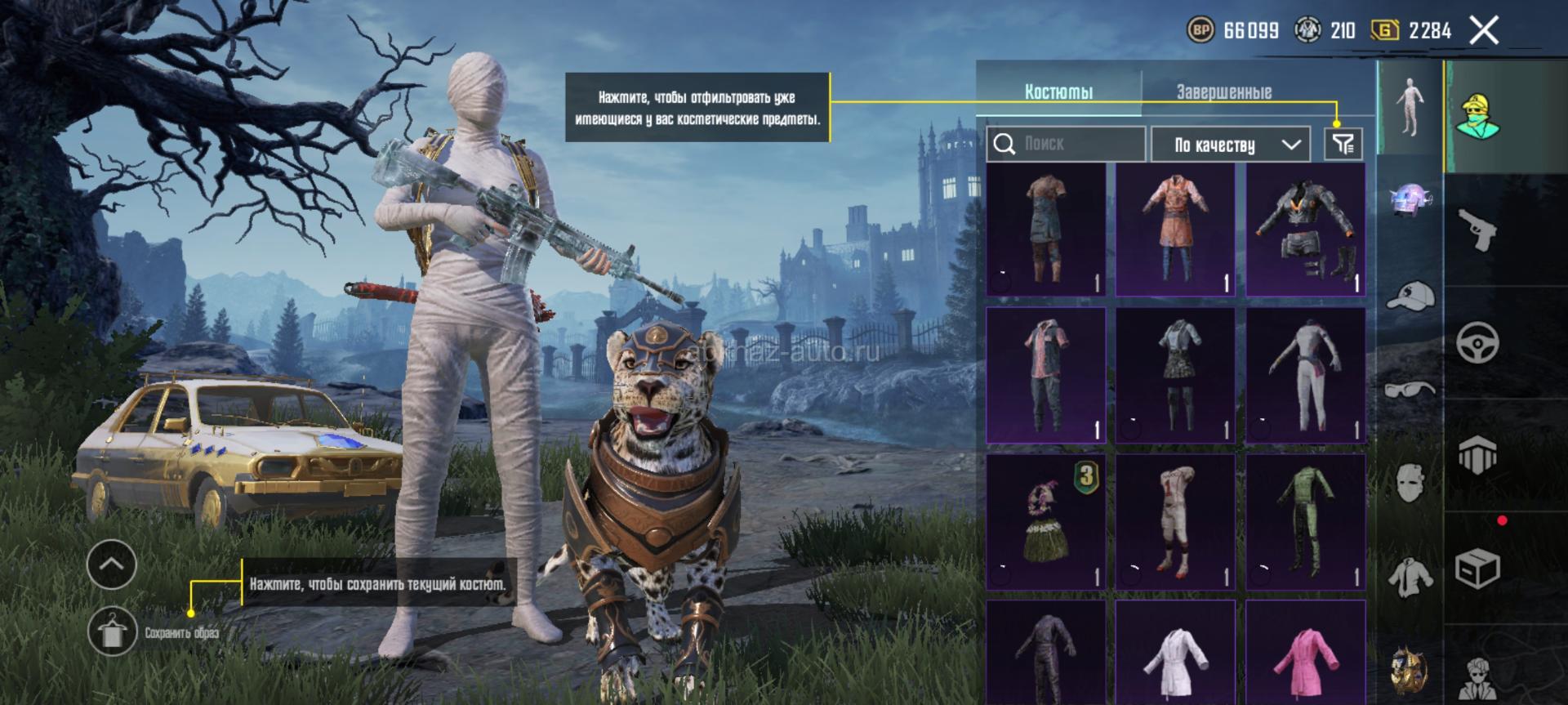The width and height of the screenshot is (1568, 705).
Task: Toggle the owned cosmetics filter icon
Action: click(1343, 145)
